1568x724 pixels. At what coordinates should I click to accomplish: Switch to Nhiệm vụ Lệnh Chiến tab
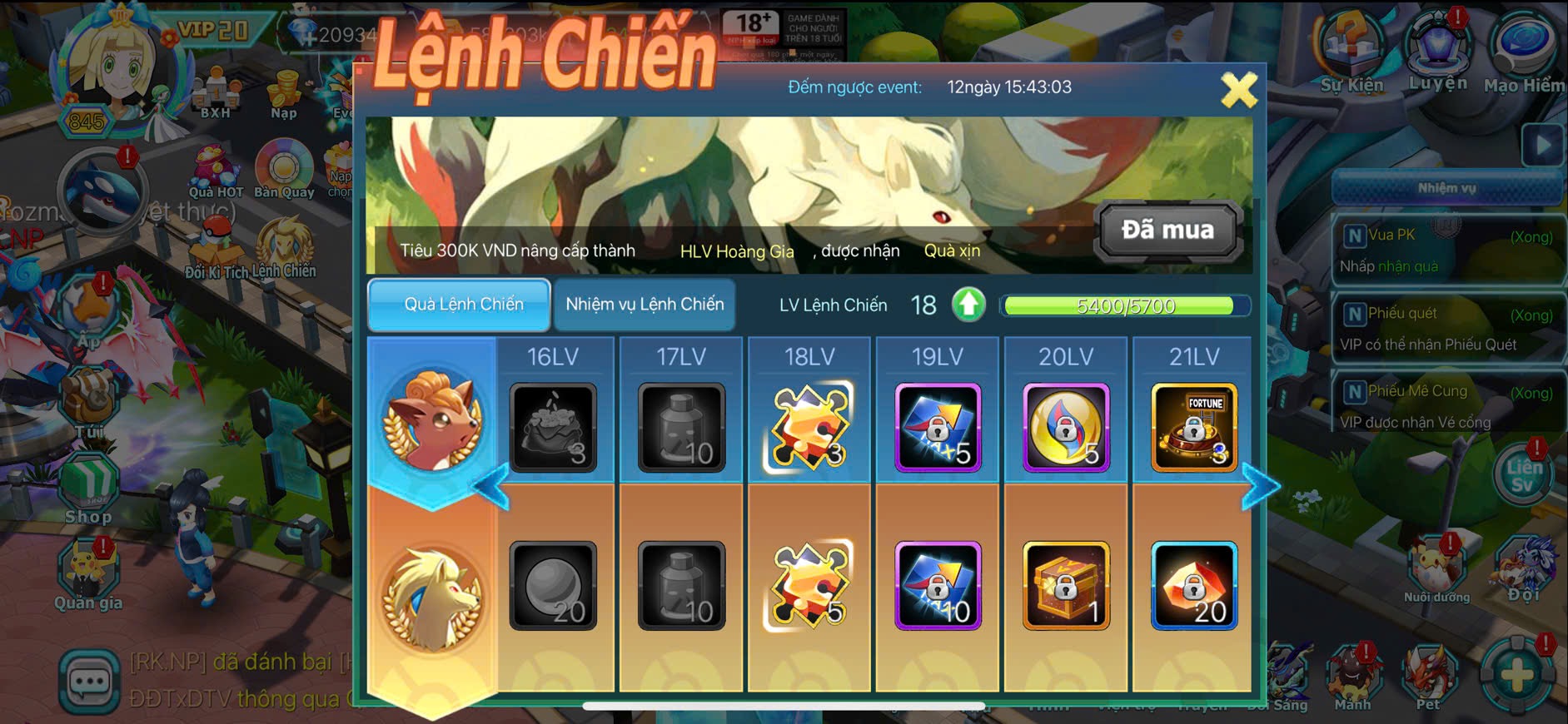(x=645, y=305)
